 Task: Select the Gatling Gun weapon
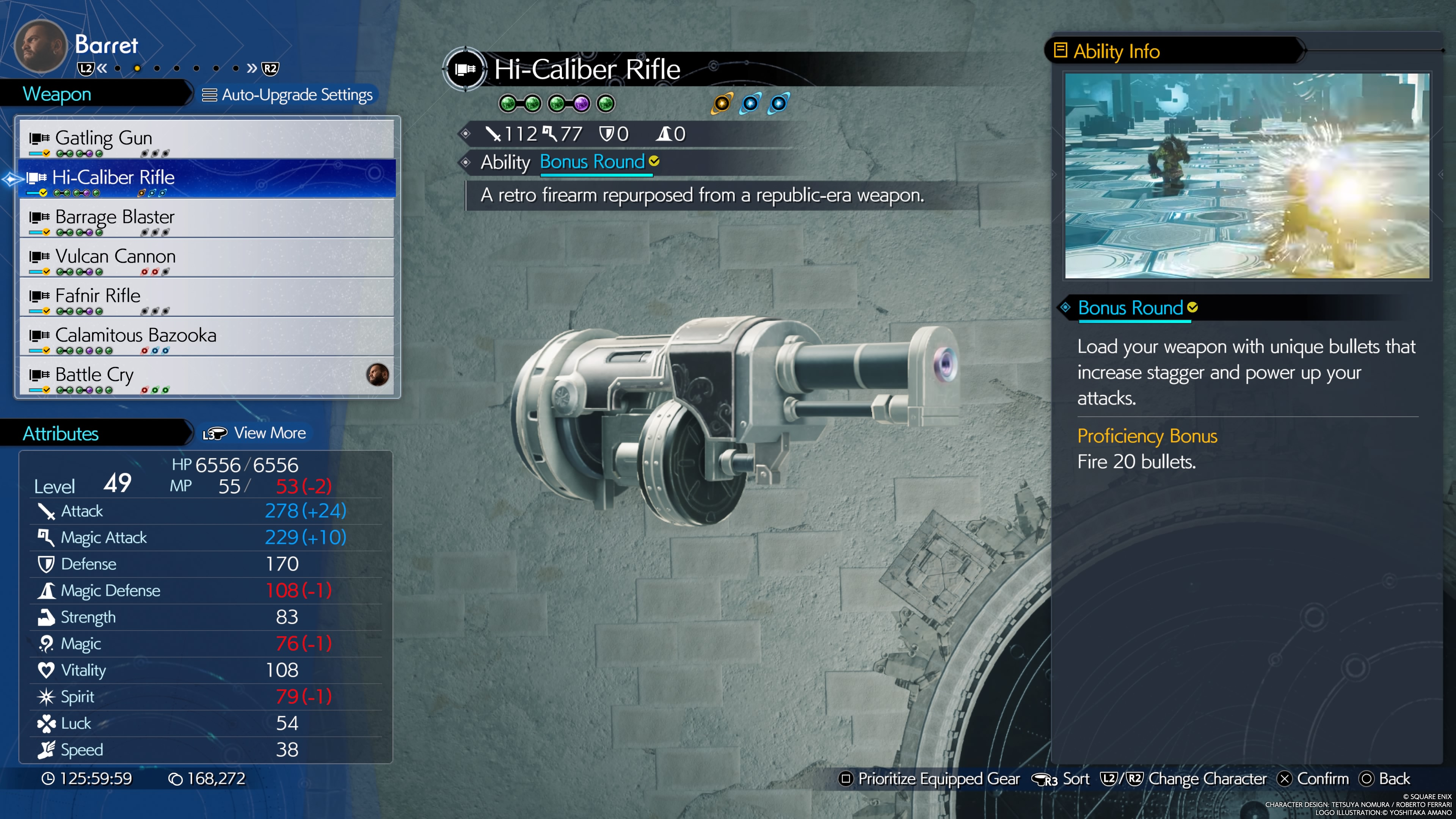pyautogui.click(x=206, y=139)
